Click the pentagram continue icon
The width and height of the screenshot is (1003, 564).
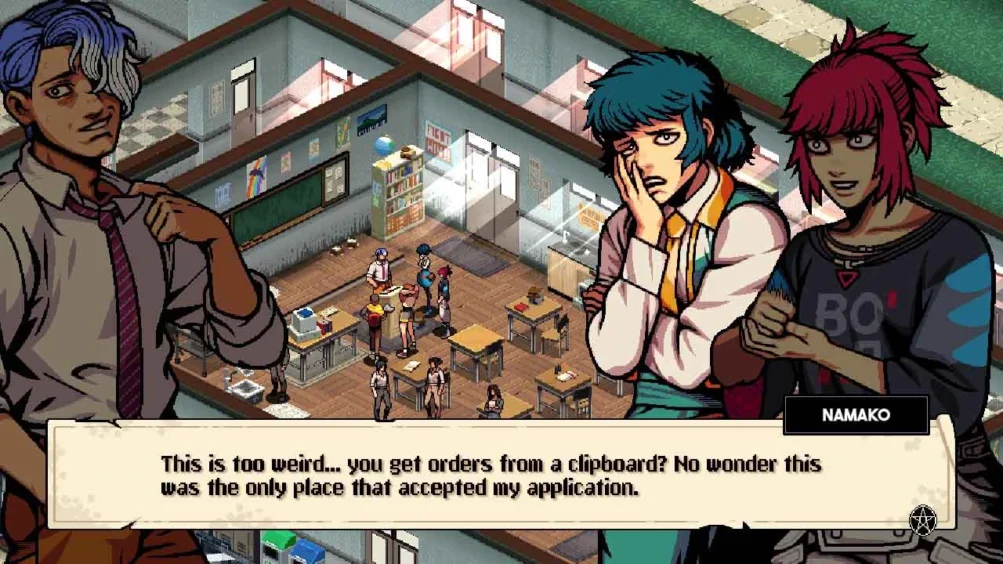click(x=921, y=520)
